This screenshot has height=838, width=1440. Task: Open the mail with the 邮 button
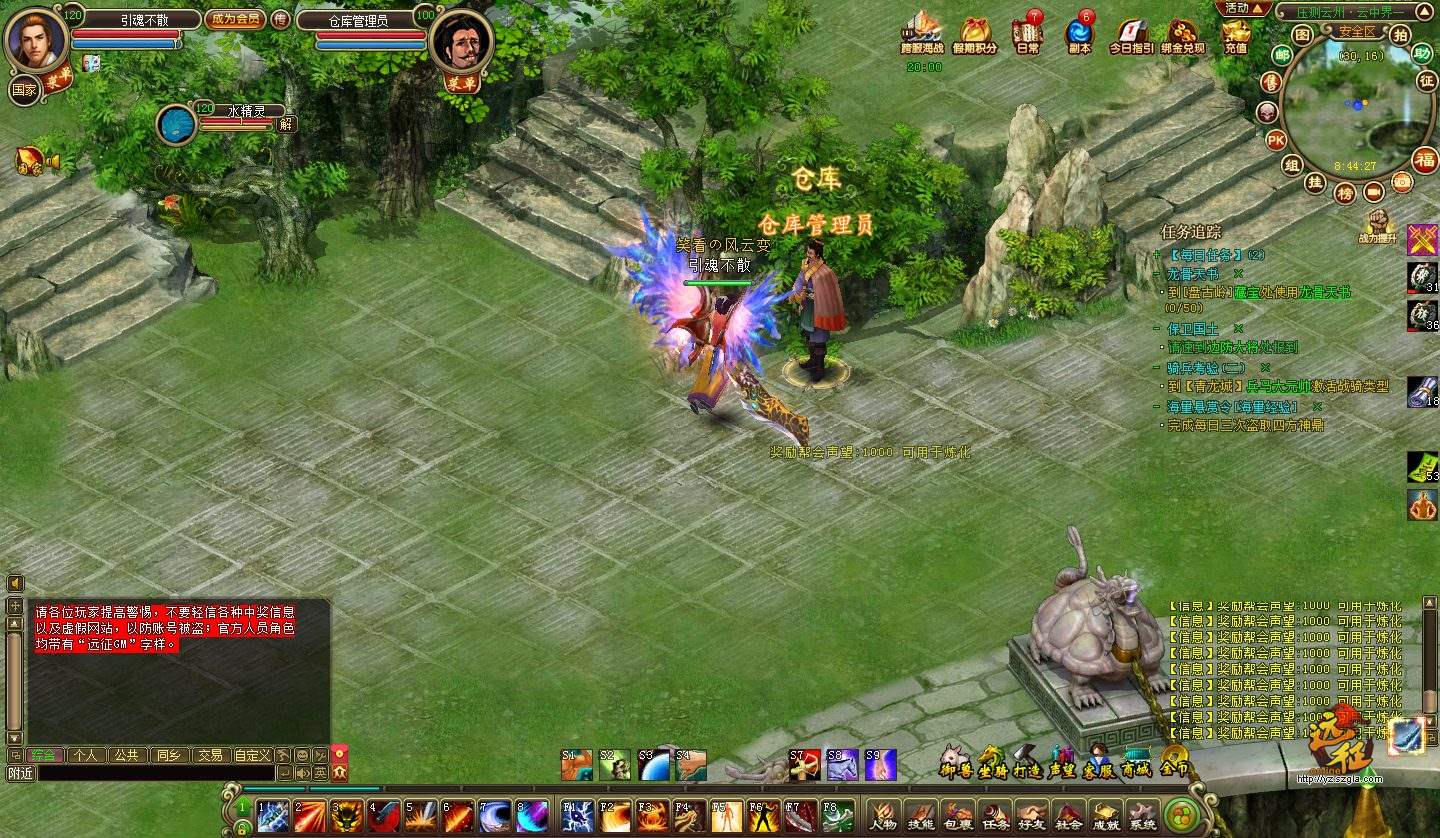(1282, 54)
